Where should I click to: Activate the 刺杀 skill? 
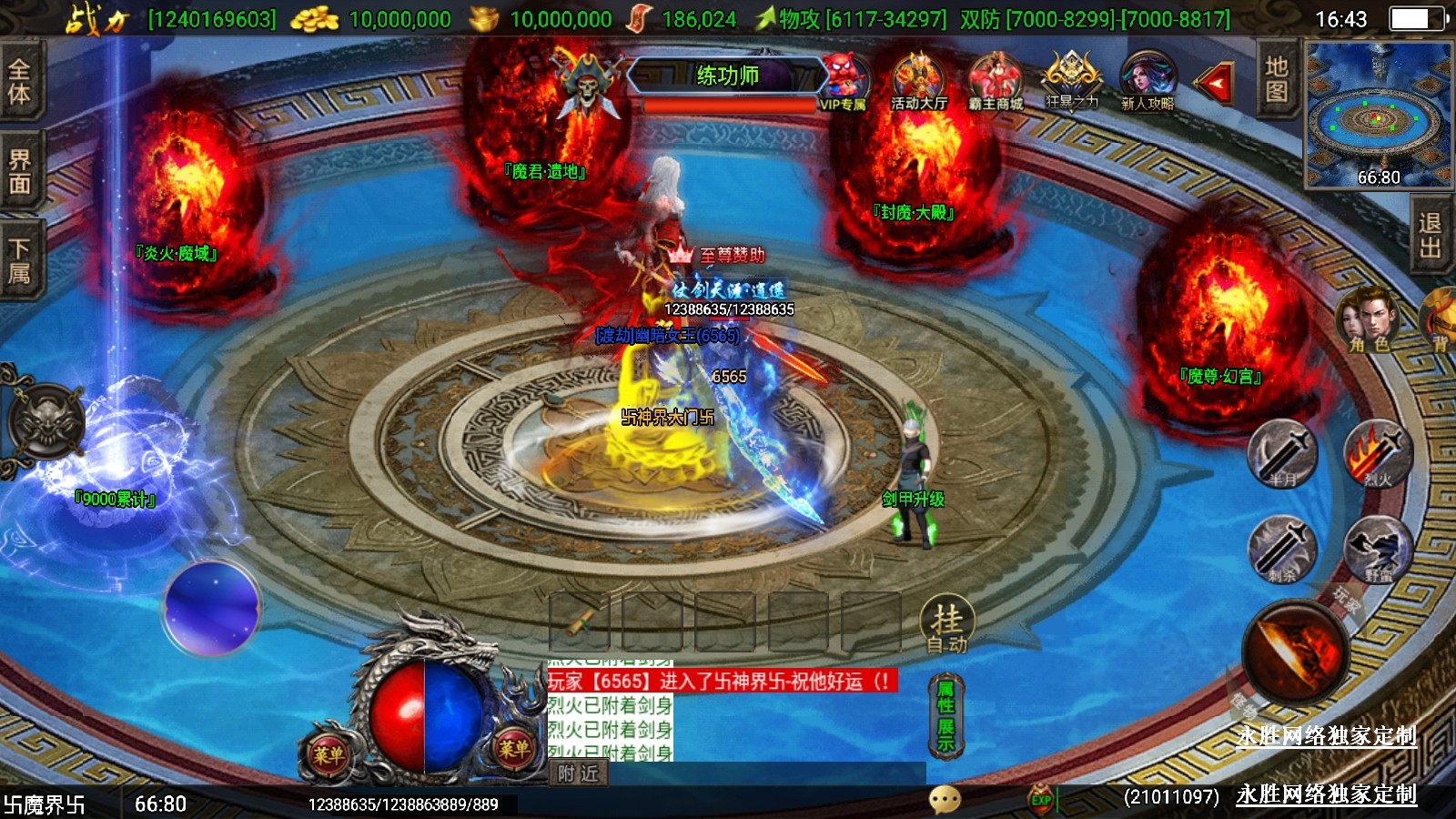coord(1282,549)
